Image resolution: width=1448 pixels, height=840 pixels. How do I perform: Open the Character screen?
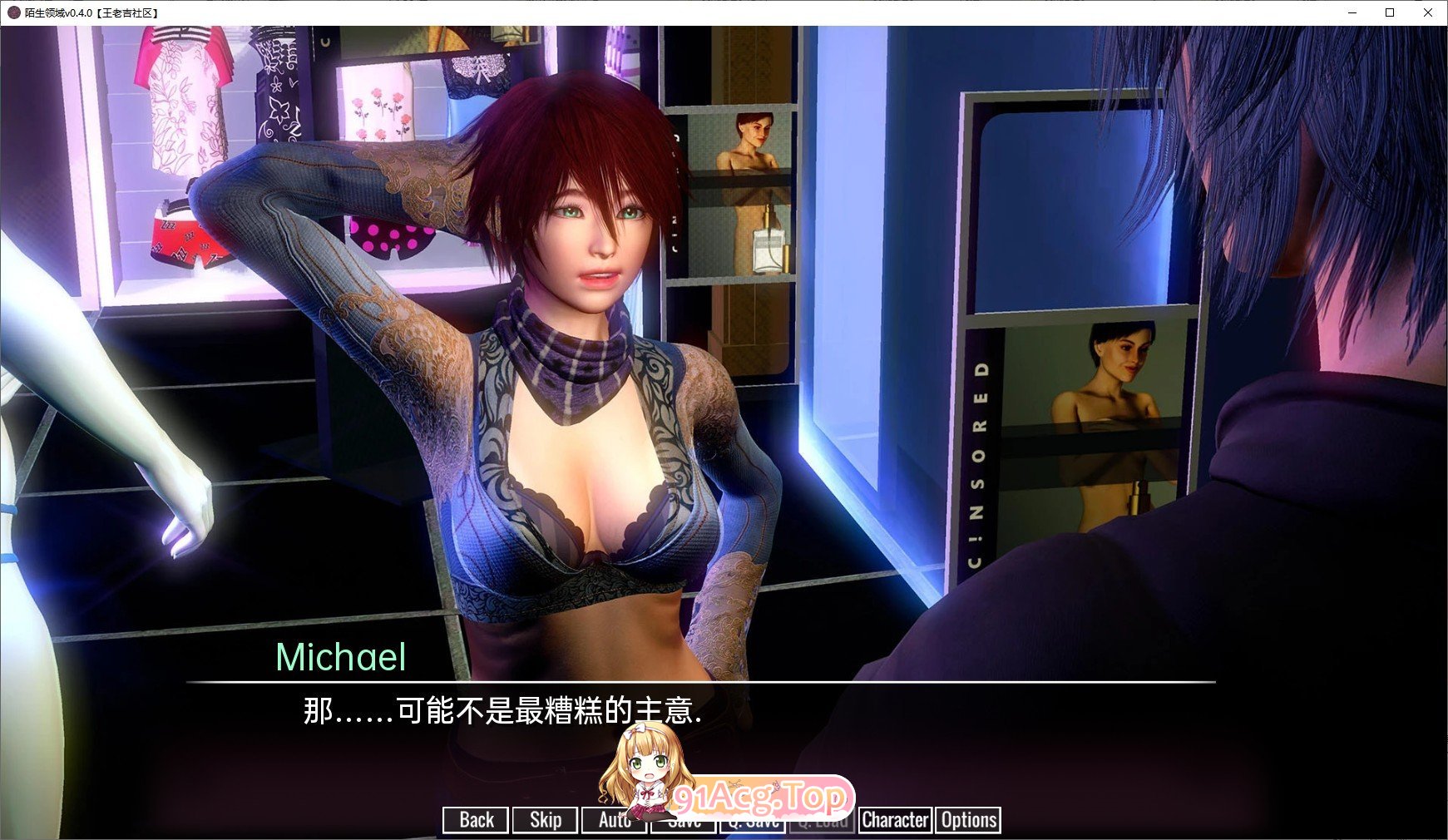(x=895, y=820)
